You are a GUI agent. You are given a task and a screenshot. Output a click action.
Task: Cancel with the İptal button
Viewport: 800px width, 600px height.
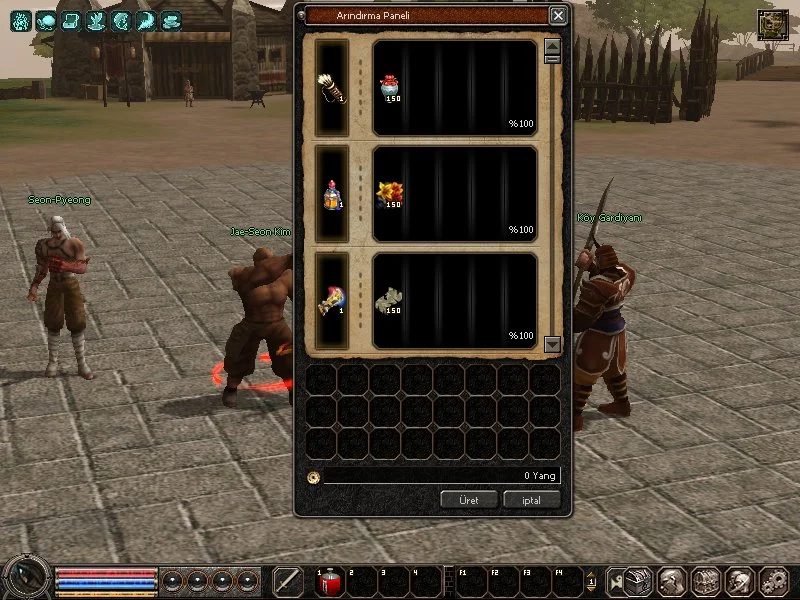click(x=532, y=499)
